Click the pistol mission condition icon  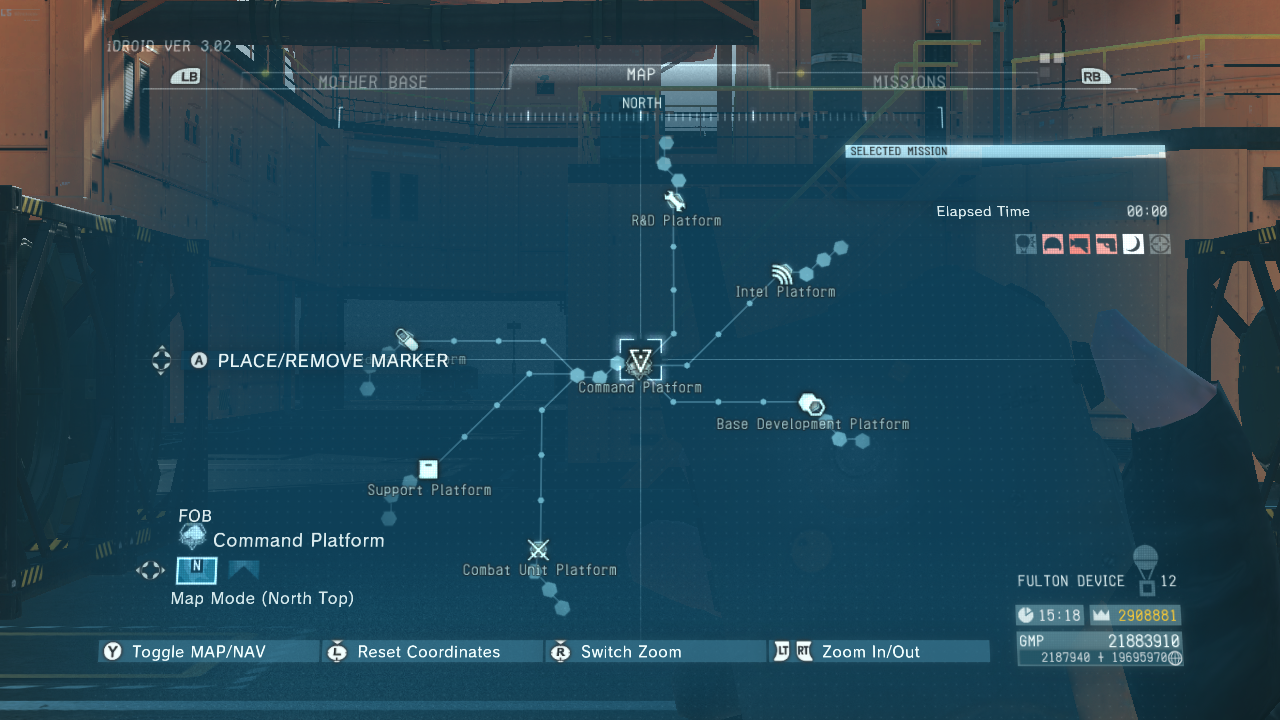1107,244
